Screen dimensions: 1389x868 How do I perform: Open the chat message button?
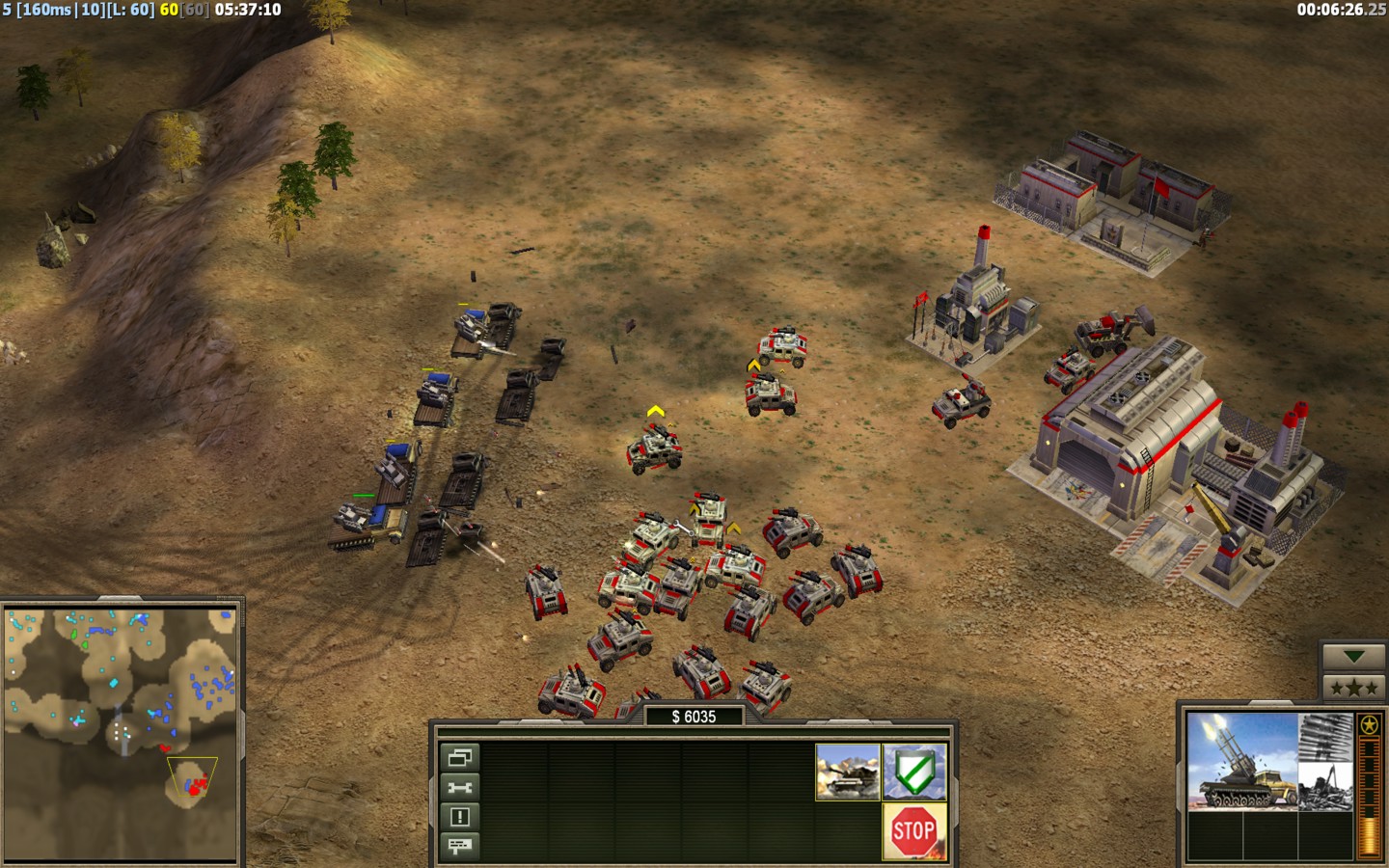[x=459, y=846]
